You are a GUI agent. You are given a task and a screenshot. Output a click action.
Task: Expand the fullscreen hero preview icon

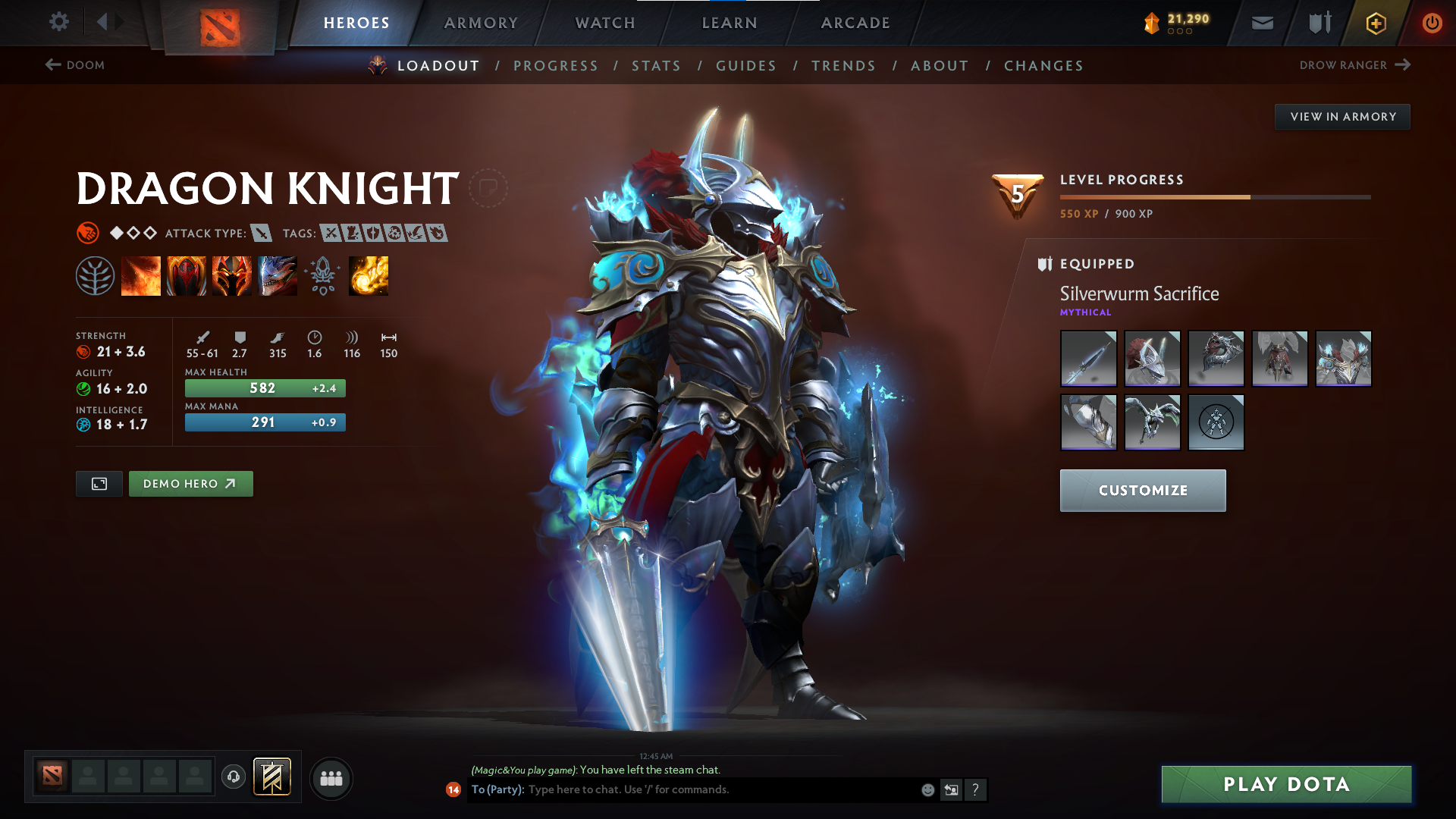coord(98,483)
